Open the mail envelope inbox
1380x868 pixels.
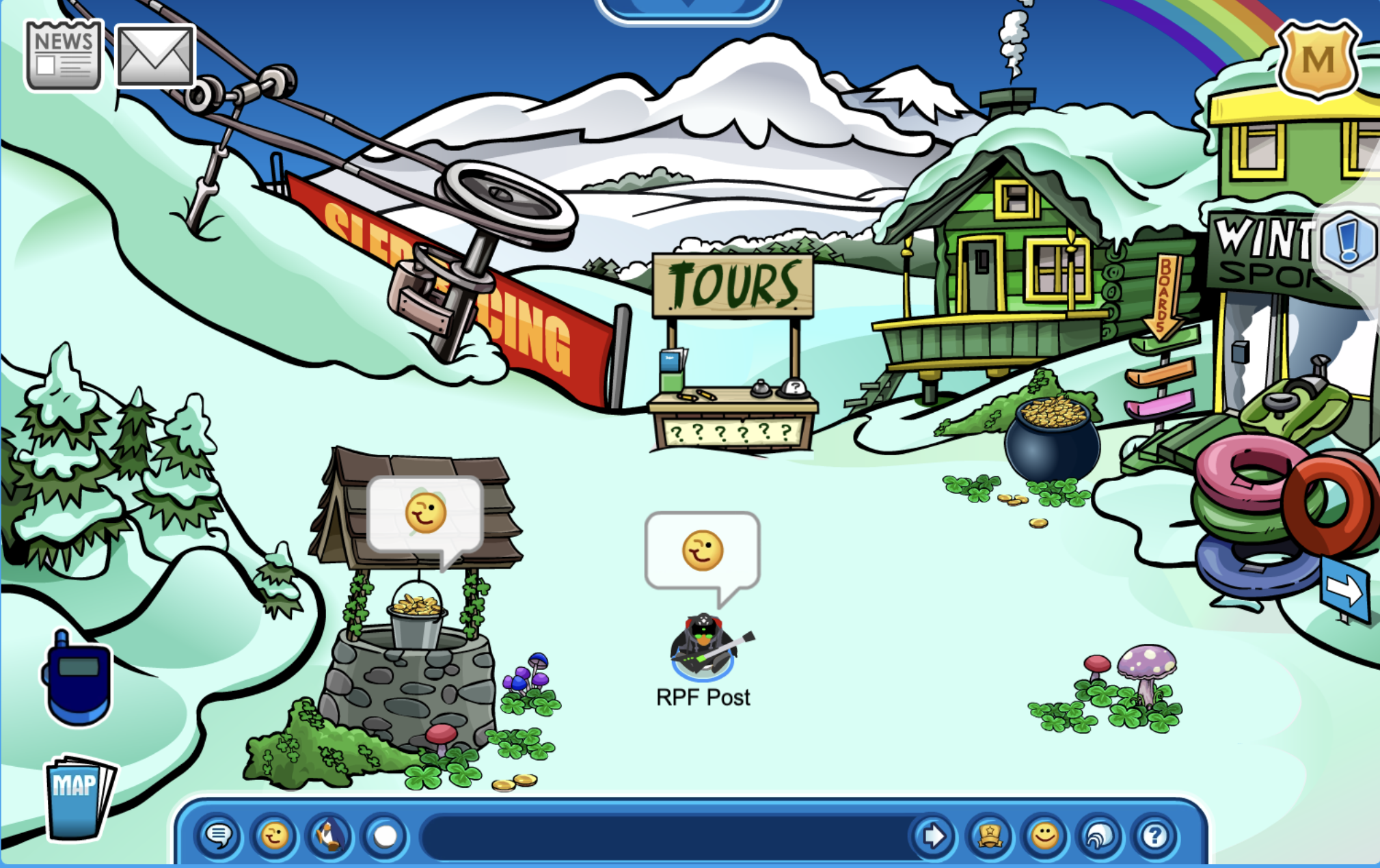point(155,56)
